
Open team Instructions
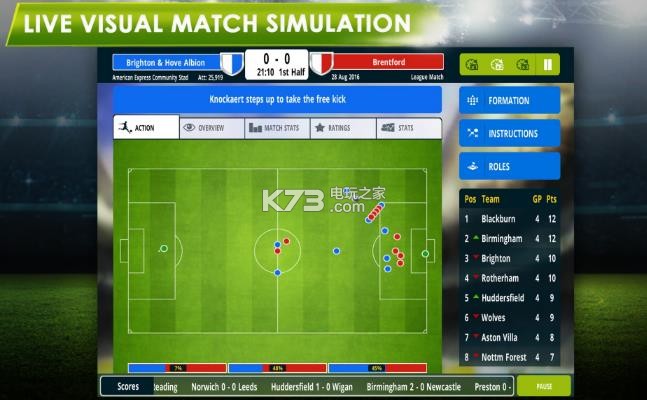tap(509, 134)
